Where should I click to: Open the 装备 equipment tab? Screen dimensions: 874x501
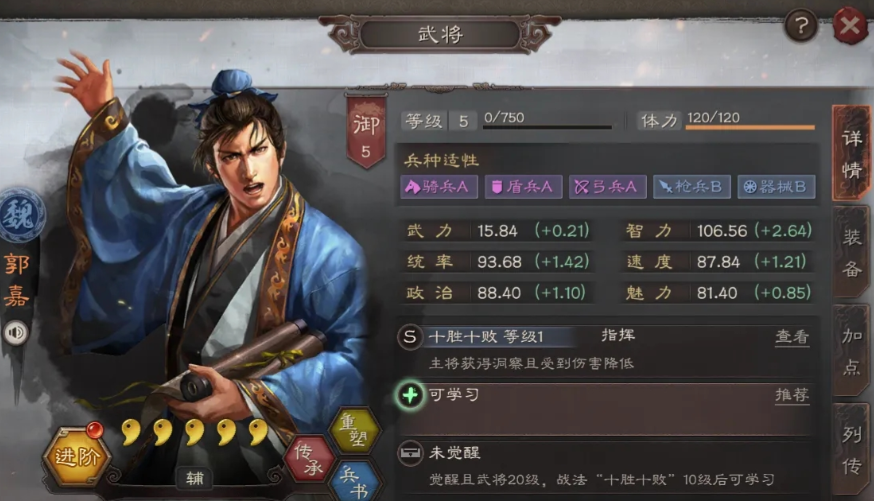pyautogui.click(x=851, y=252)
